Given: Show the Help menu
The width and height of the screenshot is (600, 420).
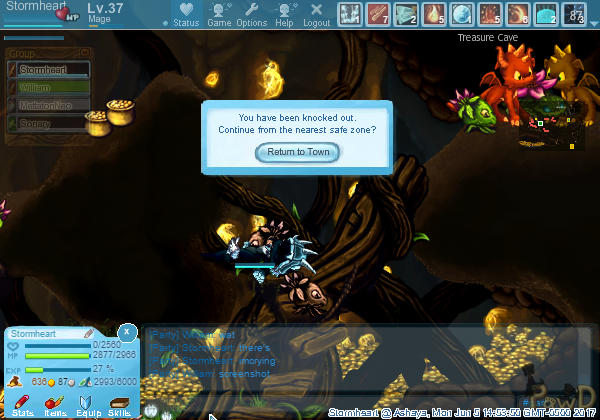Looking at the screenshot, I should point(285,14).
